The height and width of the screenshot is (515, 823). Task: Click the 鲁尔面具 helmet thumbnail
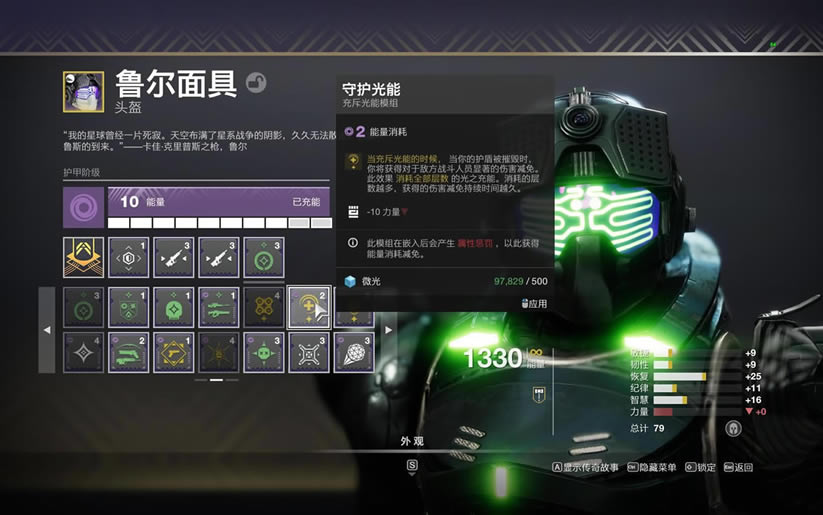83,91
